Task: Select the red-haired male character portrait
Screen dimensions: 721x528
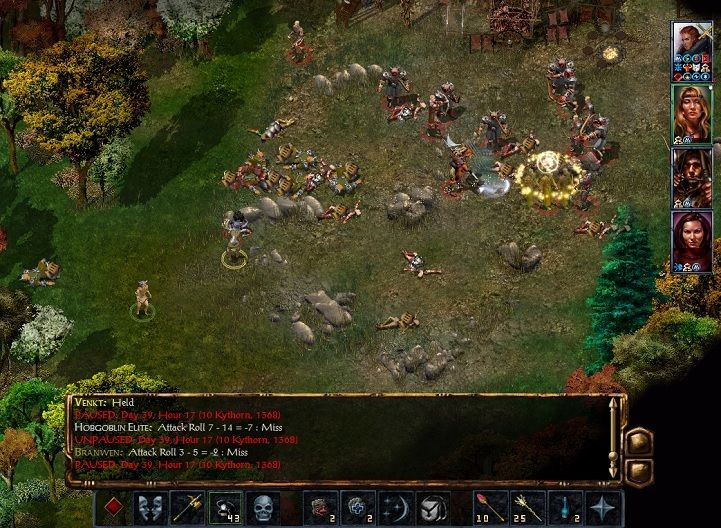Action: pos(691,50)
